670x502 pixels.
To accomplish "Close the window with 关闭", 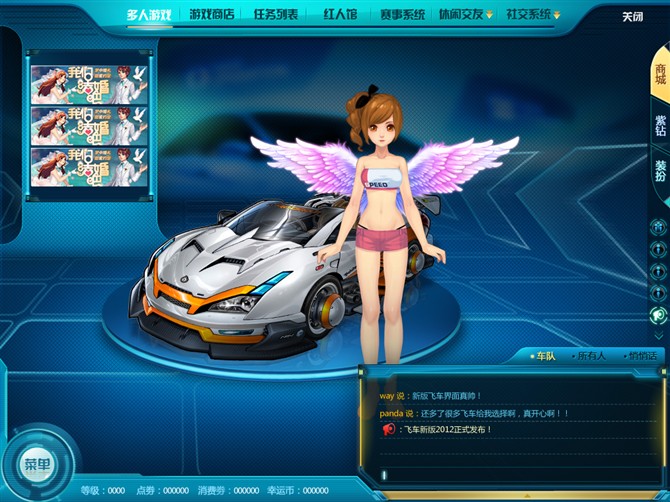I will (x=632, y=17).
